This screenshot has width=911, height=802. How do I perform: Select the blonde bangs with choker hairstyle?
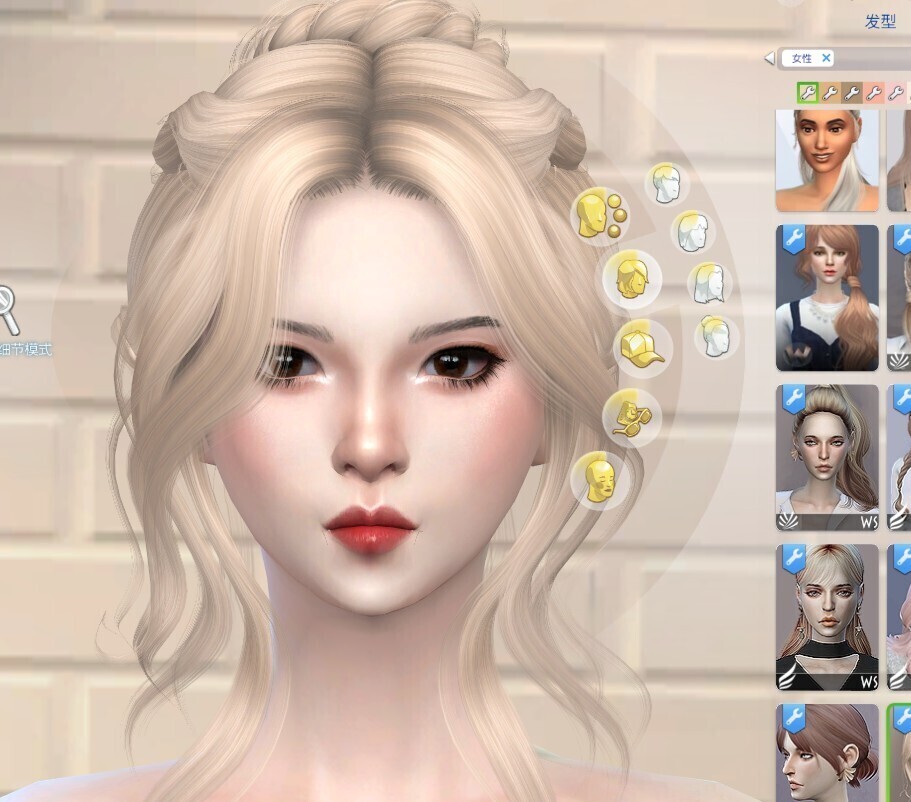click(x=827, y=617)
